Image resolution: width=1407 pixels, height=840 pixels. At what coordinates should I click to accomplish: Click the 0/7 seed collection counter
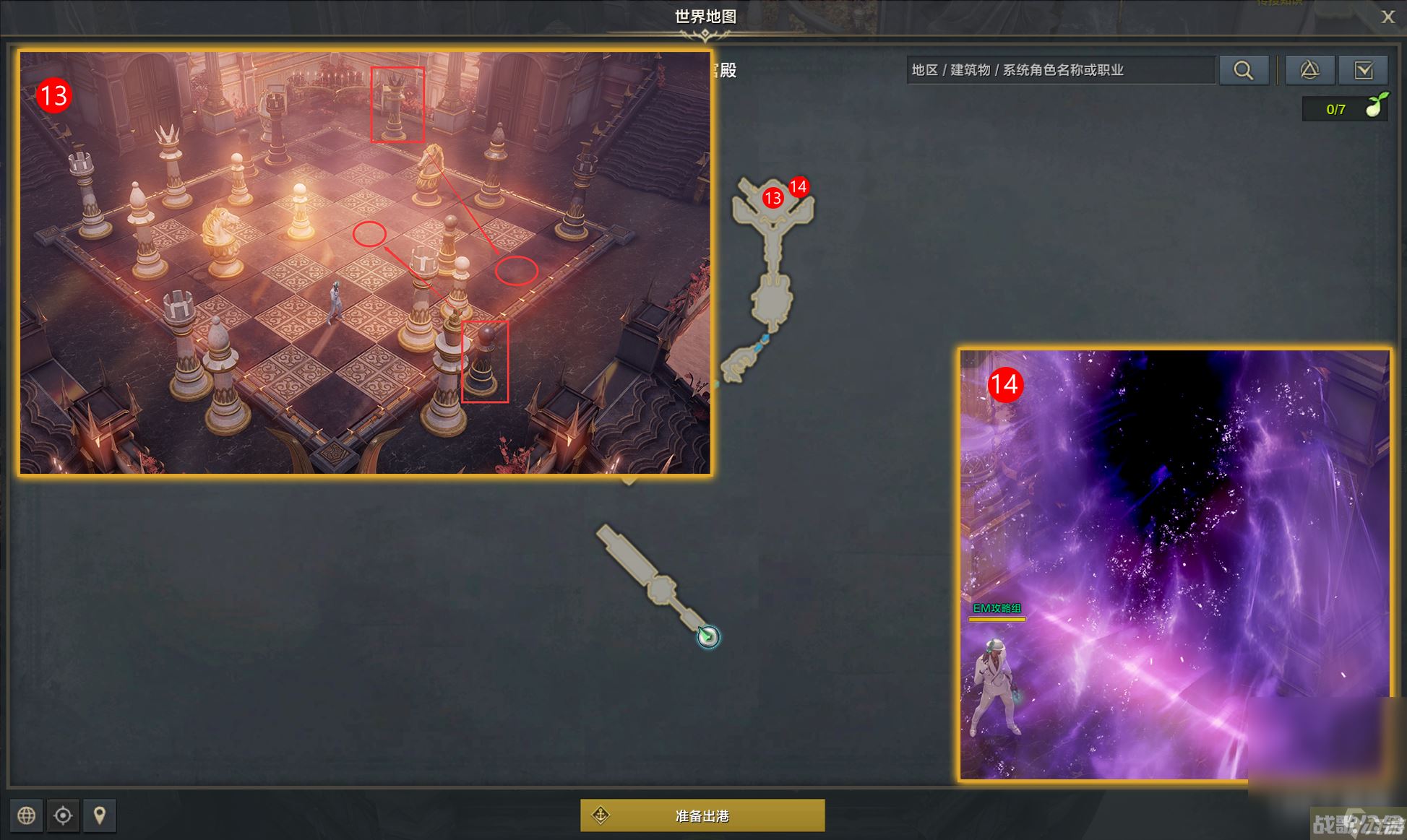pos(1344,109)
